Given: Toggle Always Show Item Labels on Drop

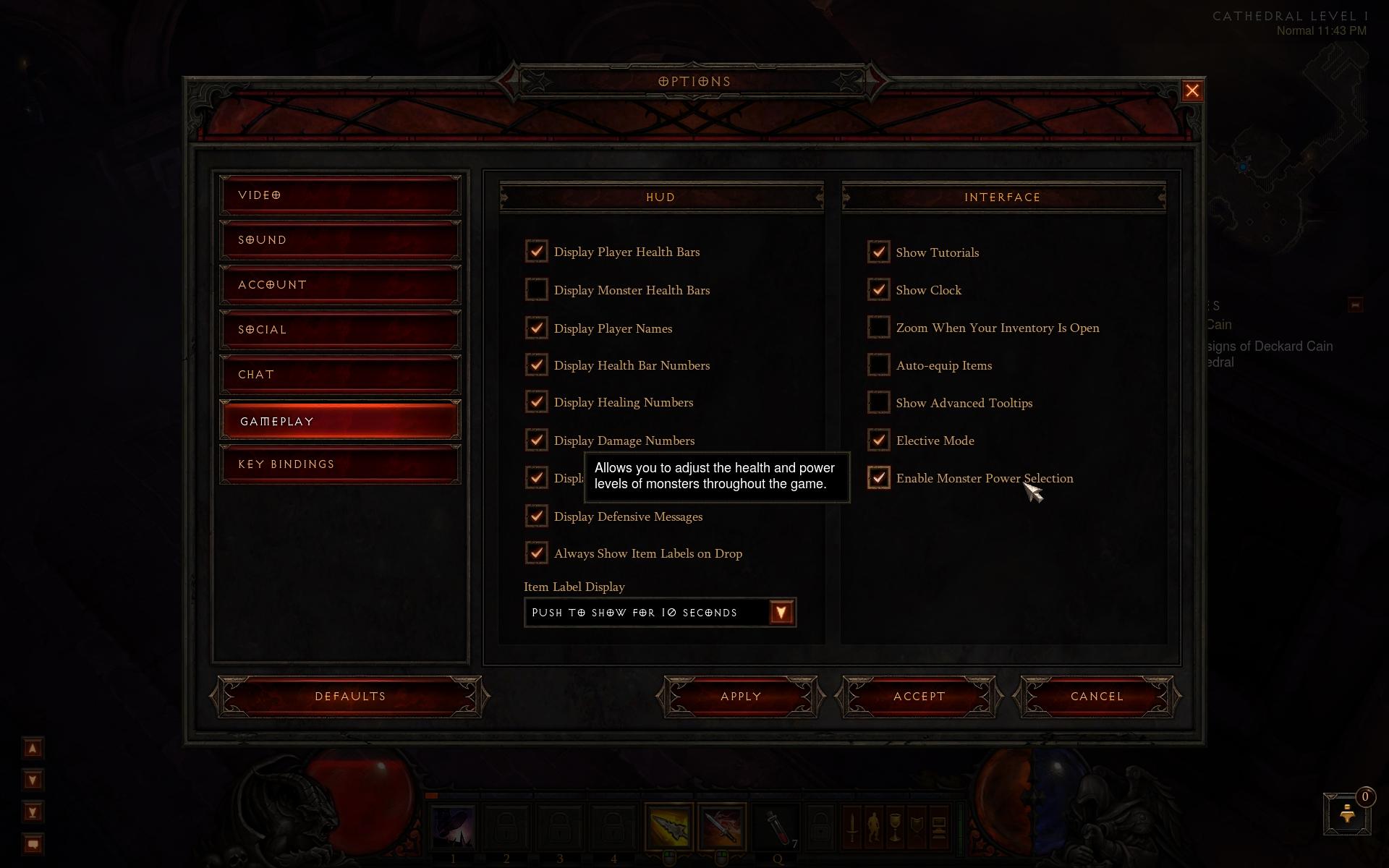Looking at the screenshot, I should click(x=536, y=553).
